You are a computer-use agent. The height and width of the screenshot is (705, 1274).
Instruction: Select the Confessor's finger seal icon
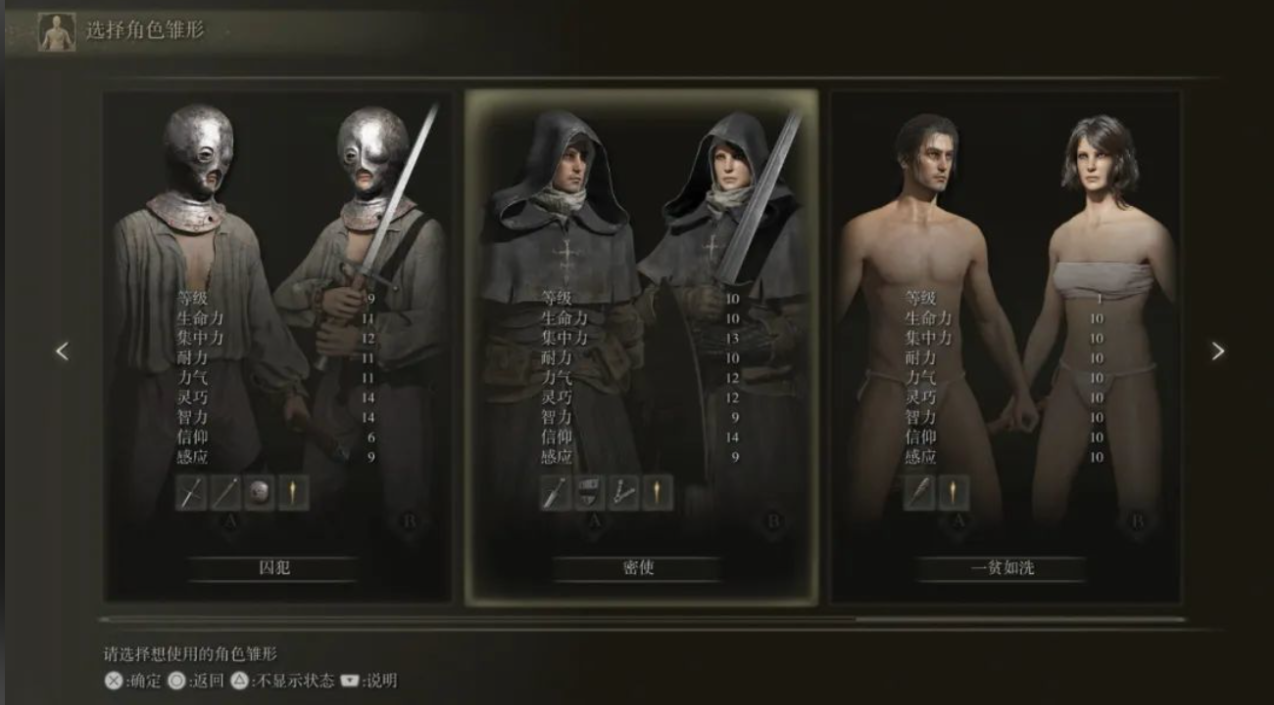click(x=624, y=493)
